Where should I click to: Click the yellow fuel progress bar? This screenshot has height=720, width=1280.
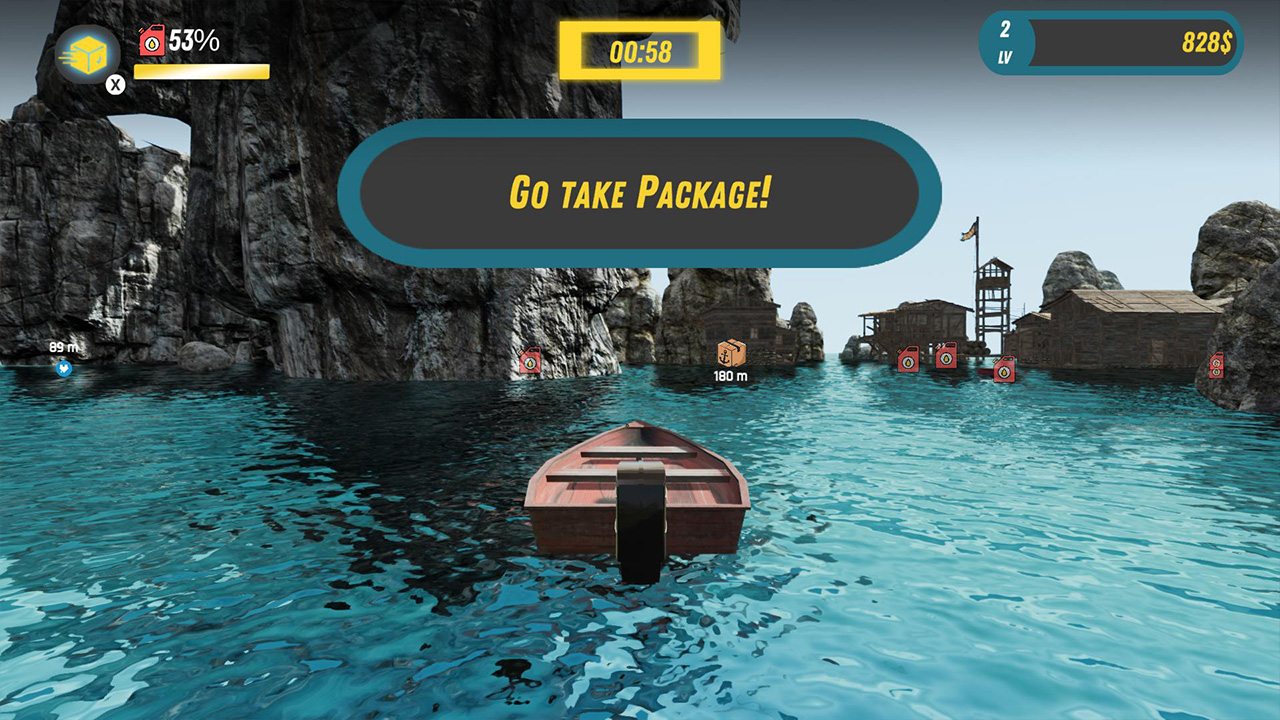point(199,69)
